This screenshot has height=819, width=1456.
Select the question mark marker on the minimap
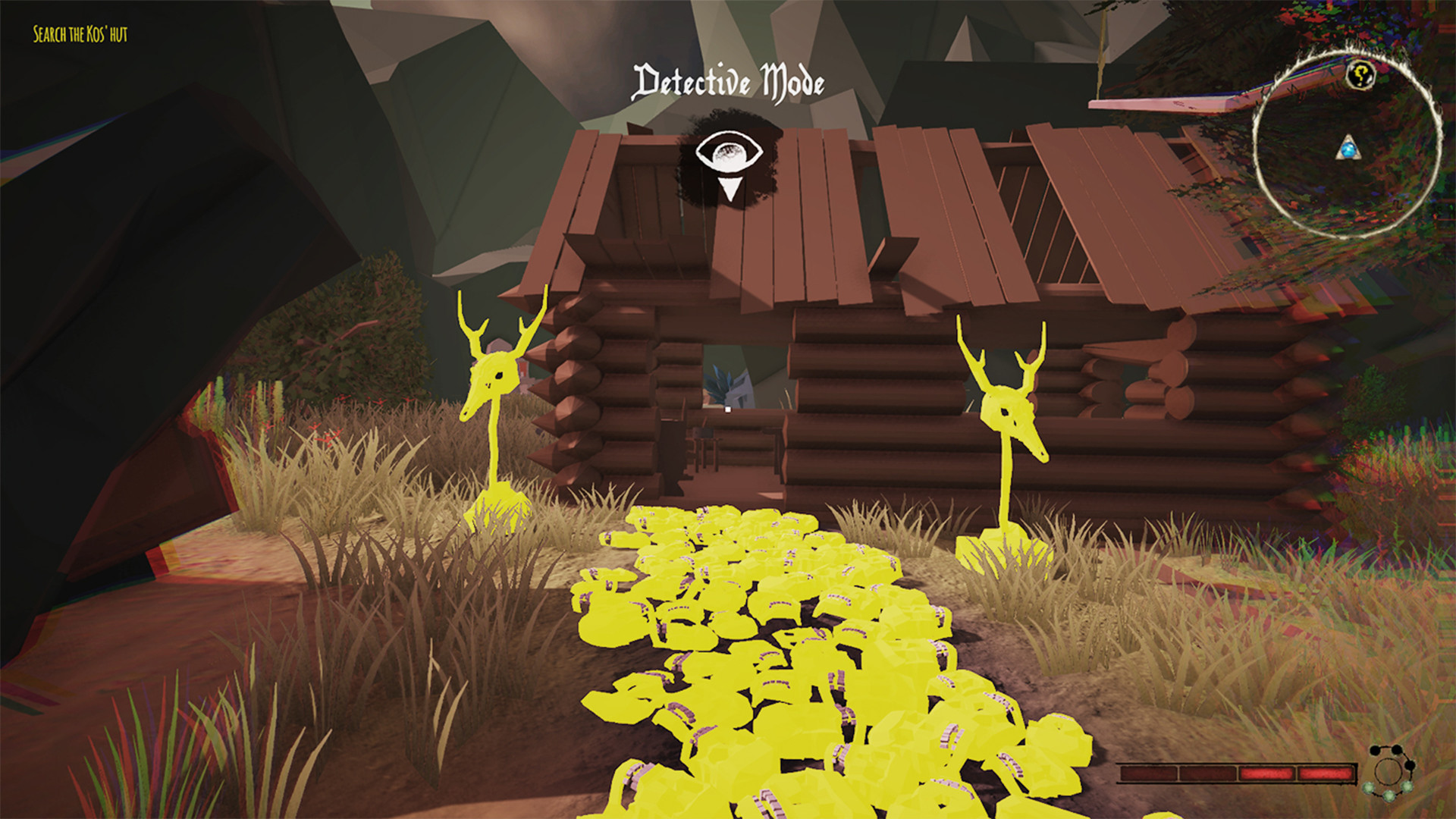[x=1360, y=74]
